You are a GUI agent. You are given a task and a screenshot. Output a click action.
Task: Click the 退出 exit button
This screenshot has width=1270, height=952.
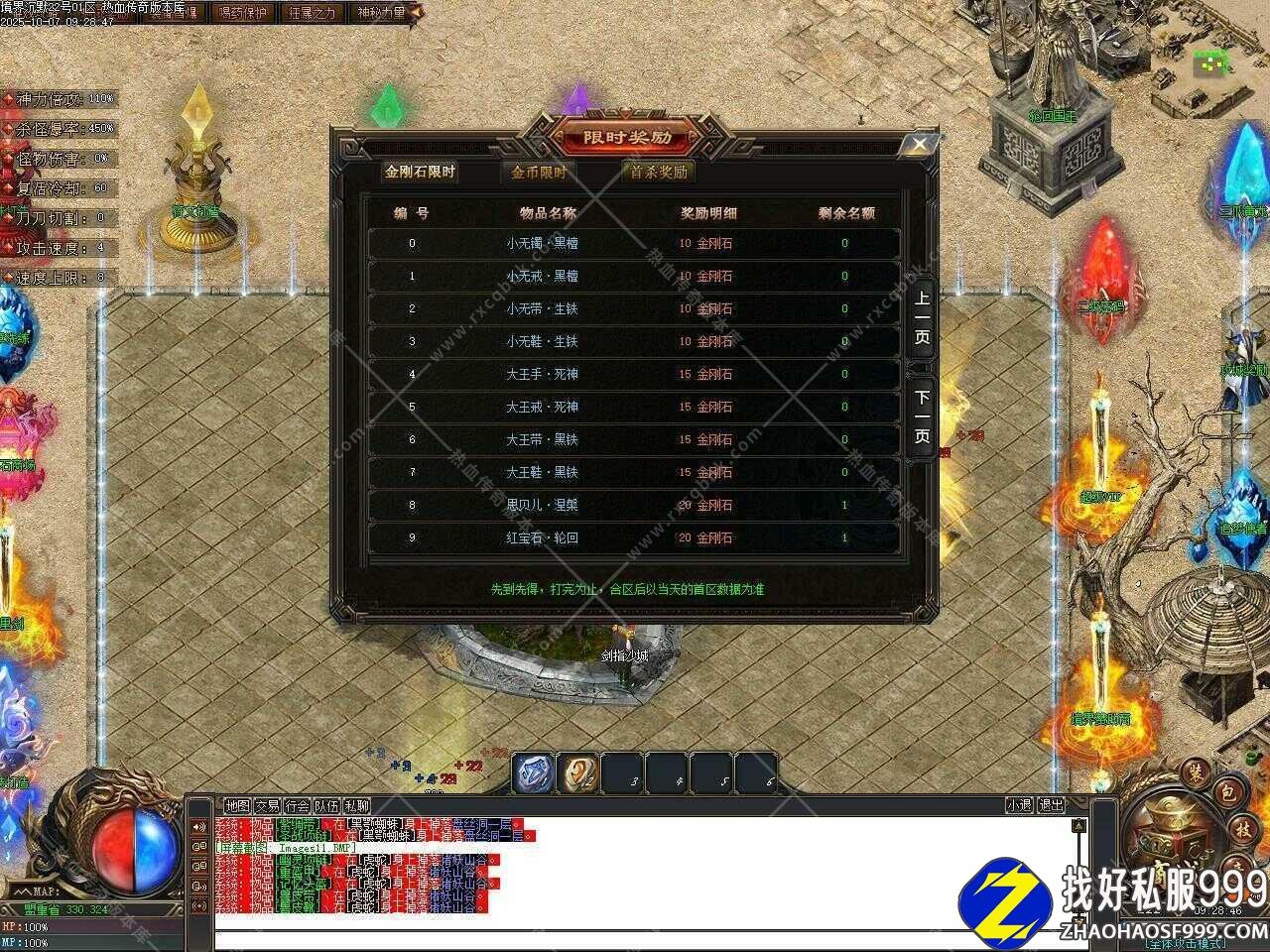coord(1051,806)
